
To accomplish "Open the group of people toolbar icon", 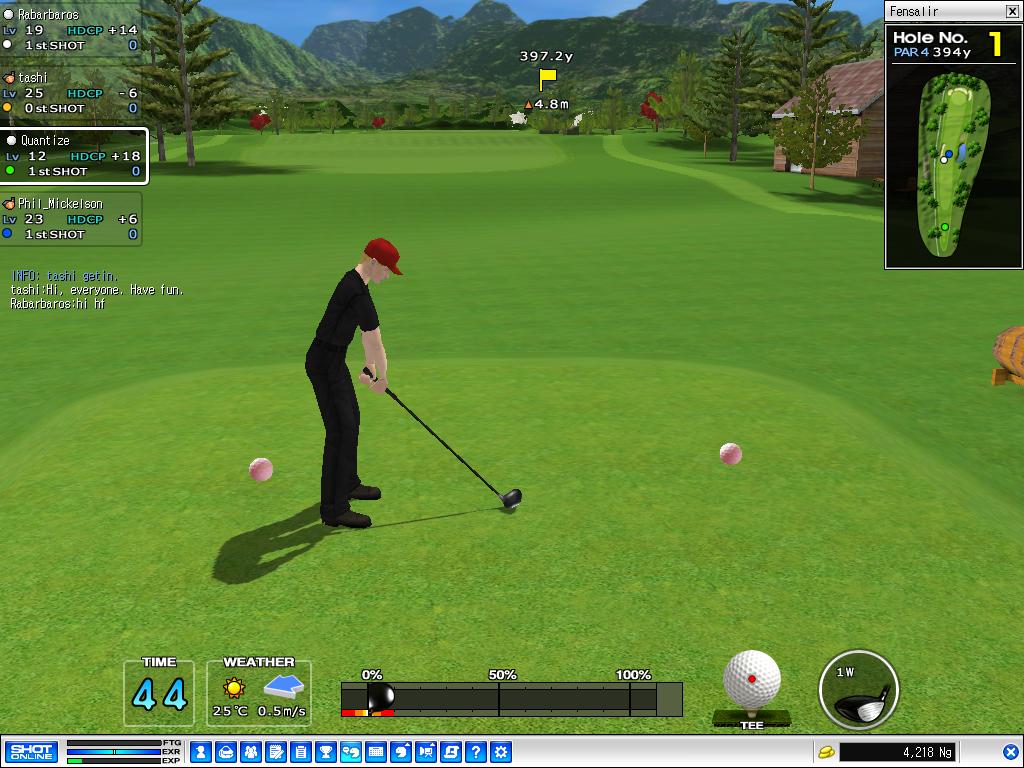I will (x=250, y=751).
